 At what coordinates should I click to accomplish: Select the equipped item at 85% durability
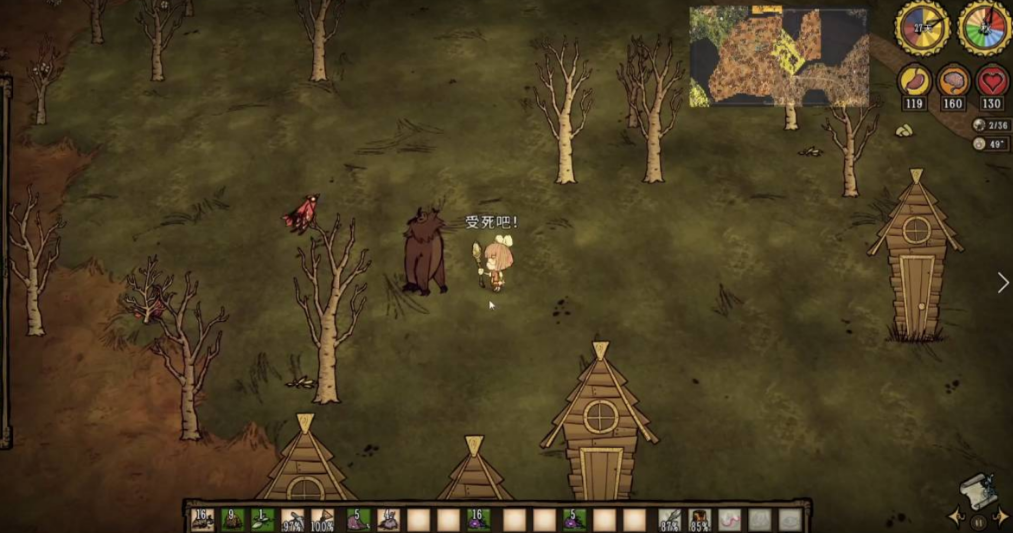coord(699,520)
